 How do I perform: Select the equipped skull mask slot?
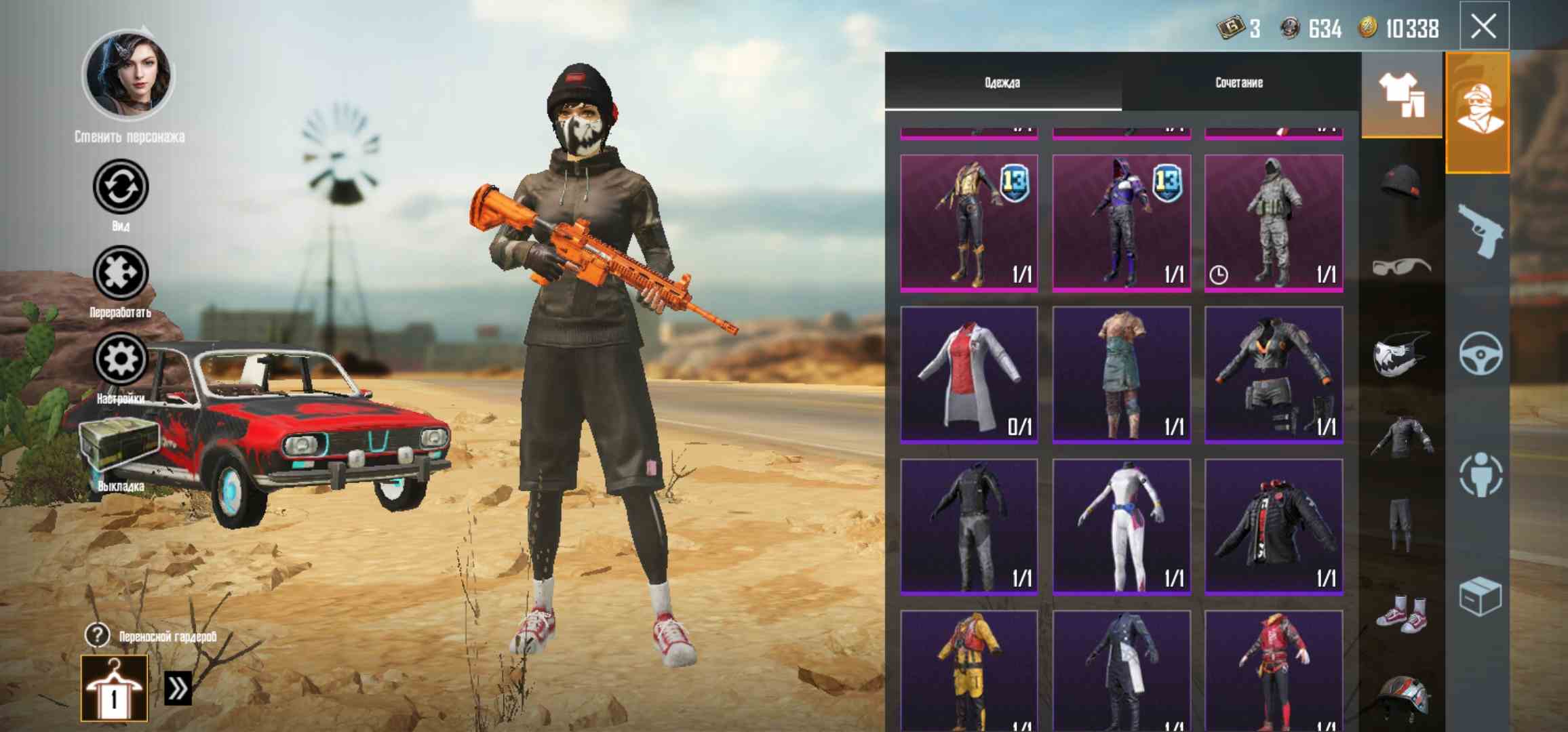coord(1401,352)
